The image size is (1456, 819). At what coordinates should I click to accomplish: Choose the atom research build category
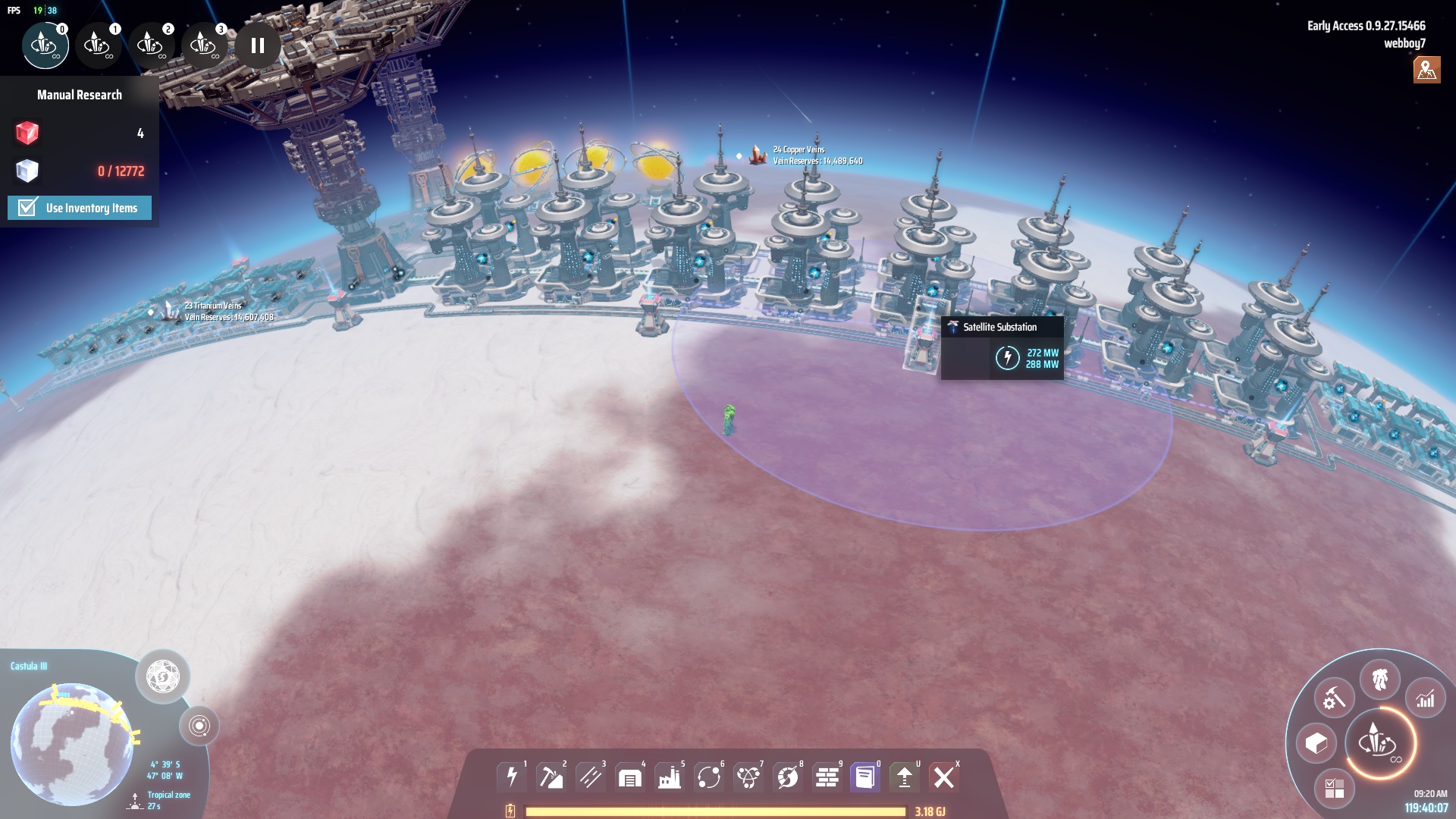click(x=748, y=777)
